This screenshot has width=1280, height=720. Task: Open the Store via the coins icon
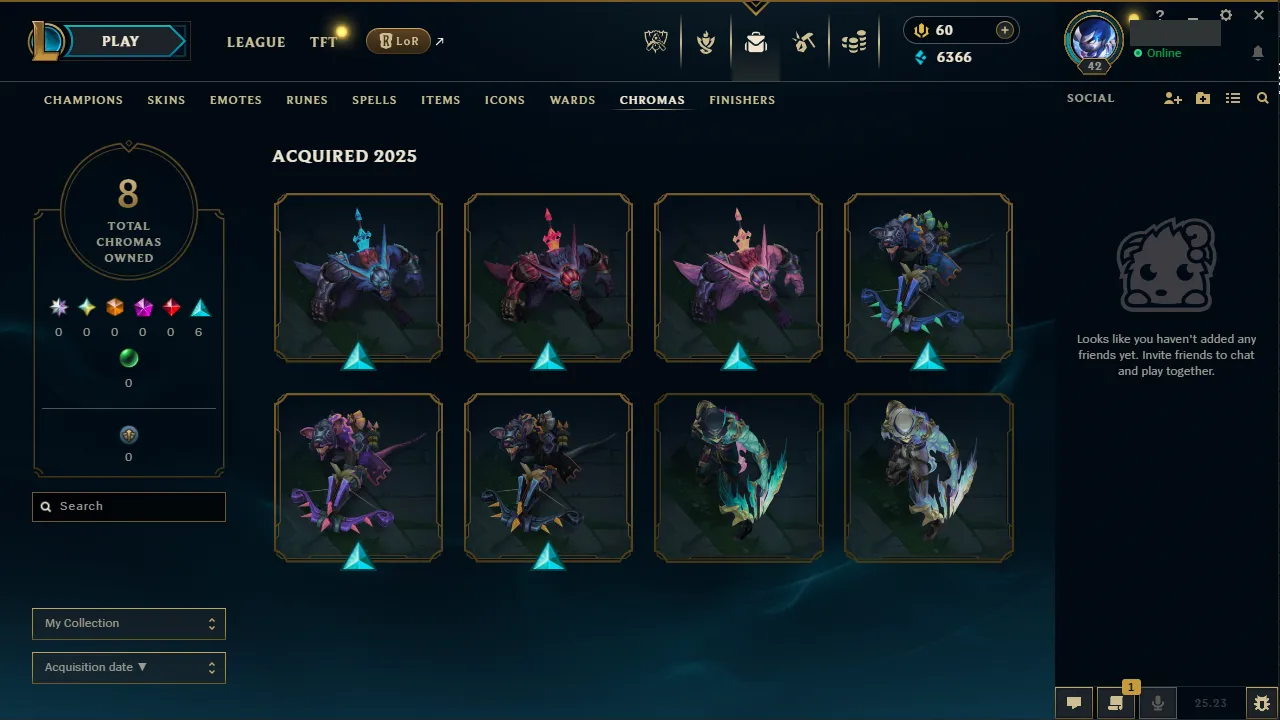tap(855, 42)
